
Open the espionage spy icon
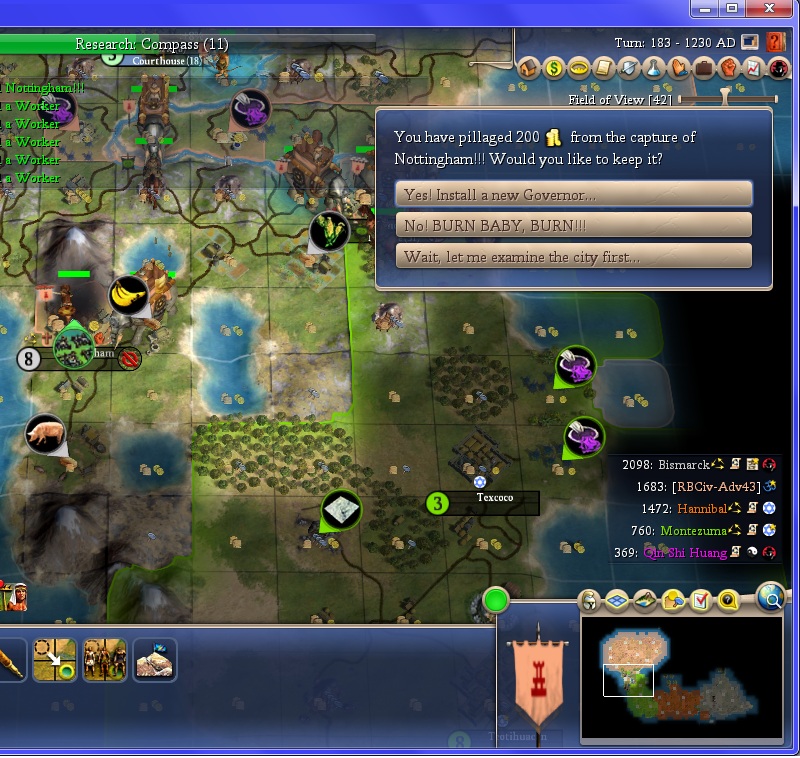779,69
